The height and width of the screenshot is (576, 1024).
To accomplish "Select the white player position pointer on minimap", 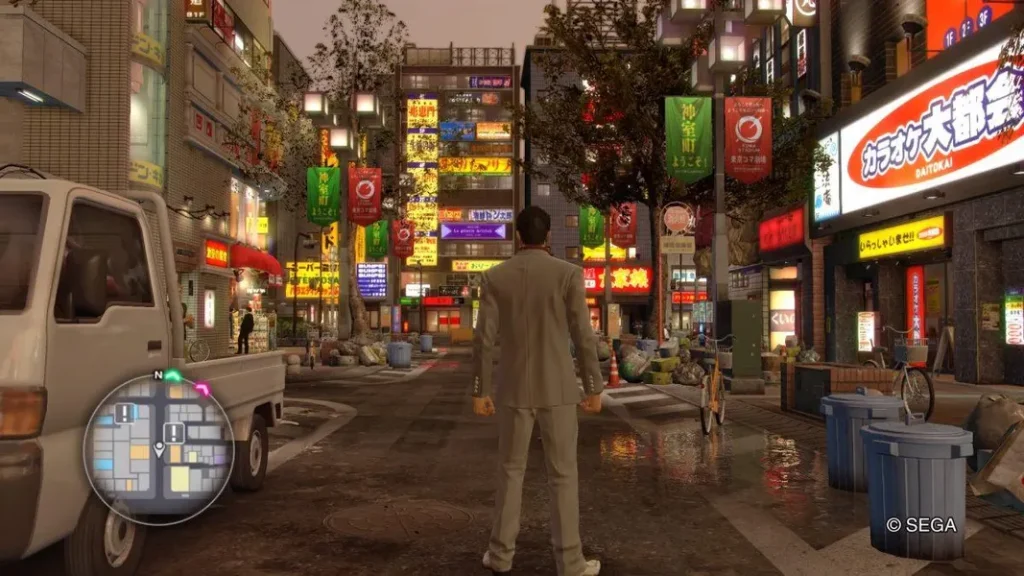I will click(x=159, y=450).
